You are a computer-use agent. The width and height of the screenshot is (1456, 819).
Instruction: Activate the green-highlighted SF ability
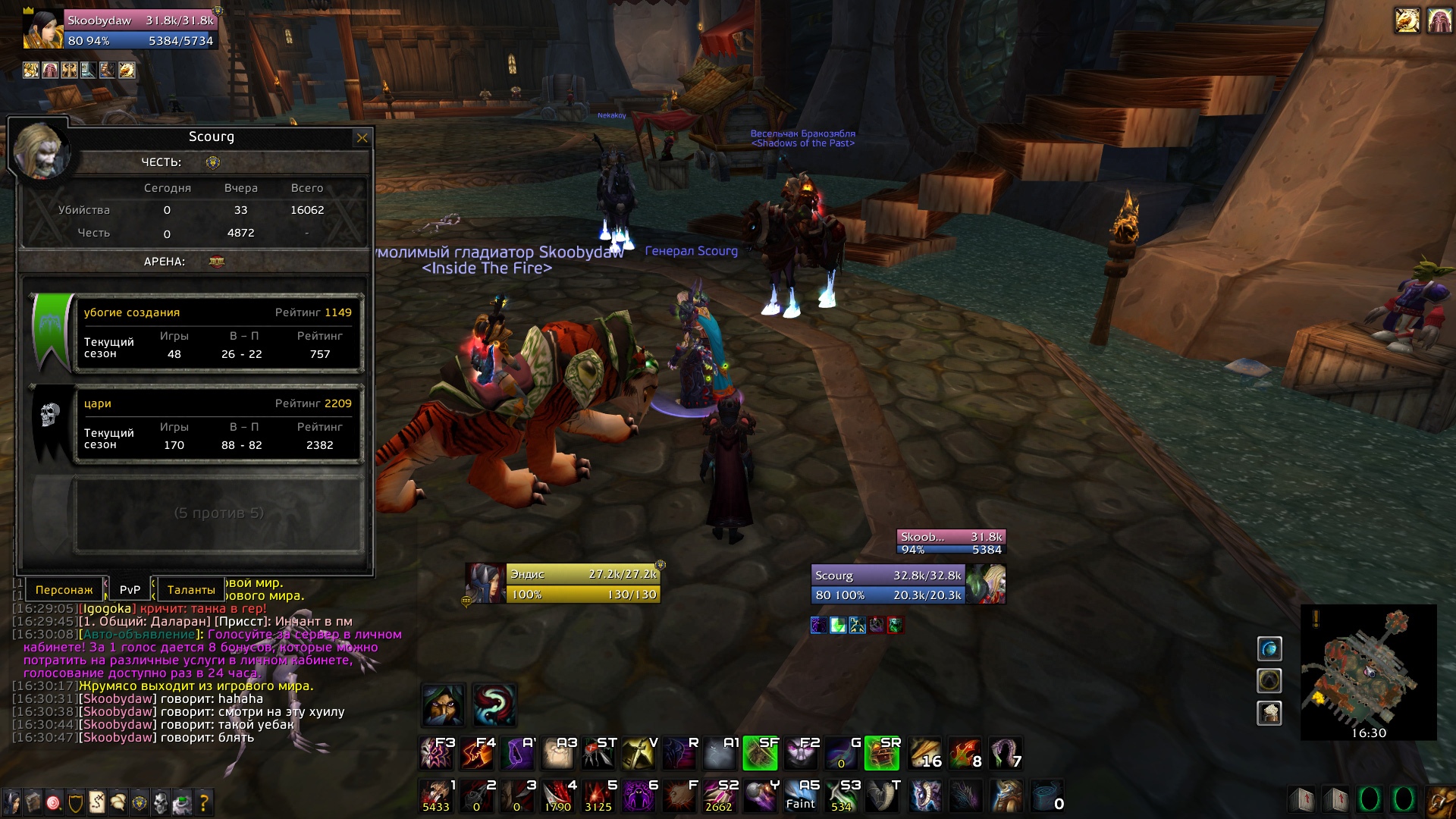(760, 752)
